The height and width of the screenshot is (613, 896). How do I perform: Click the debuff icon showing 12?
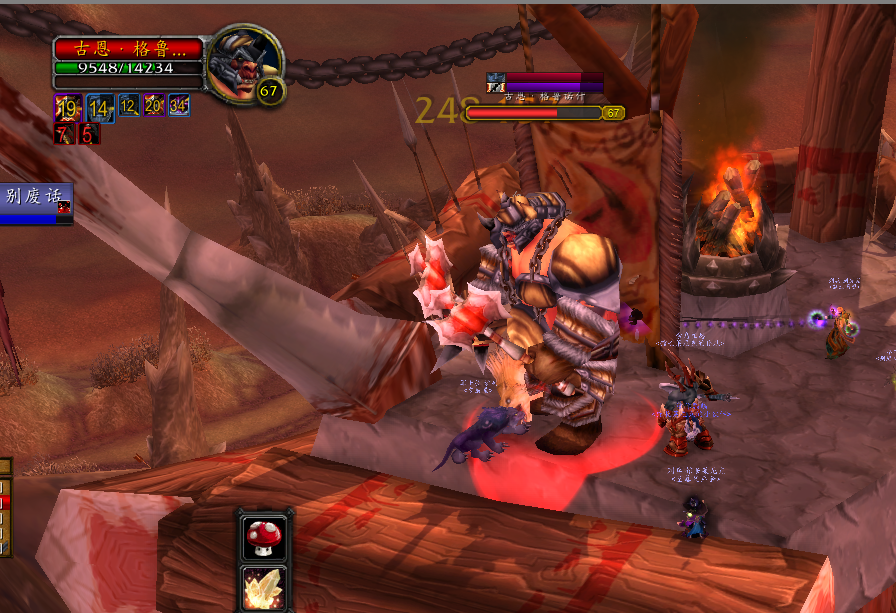(128, 105)
